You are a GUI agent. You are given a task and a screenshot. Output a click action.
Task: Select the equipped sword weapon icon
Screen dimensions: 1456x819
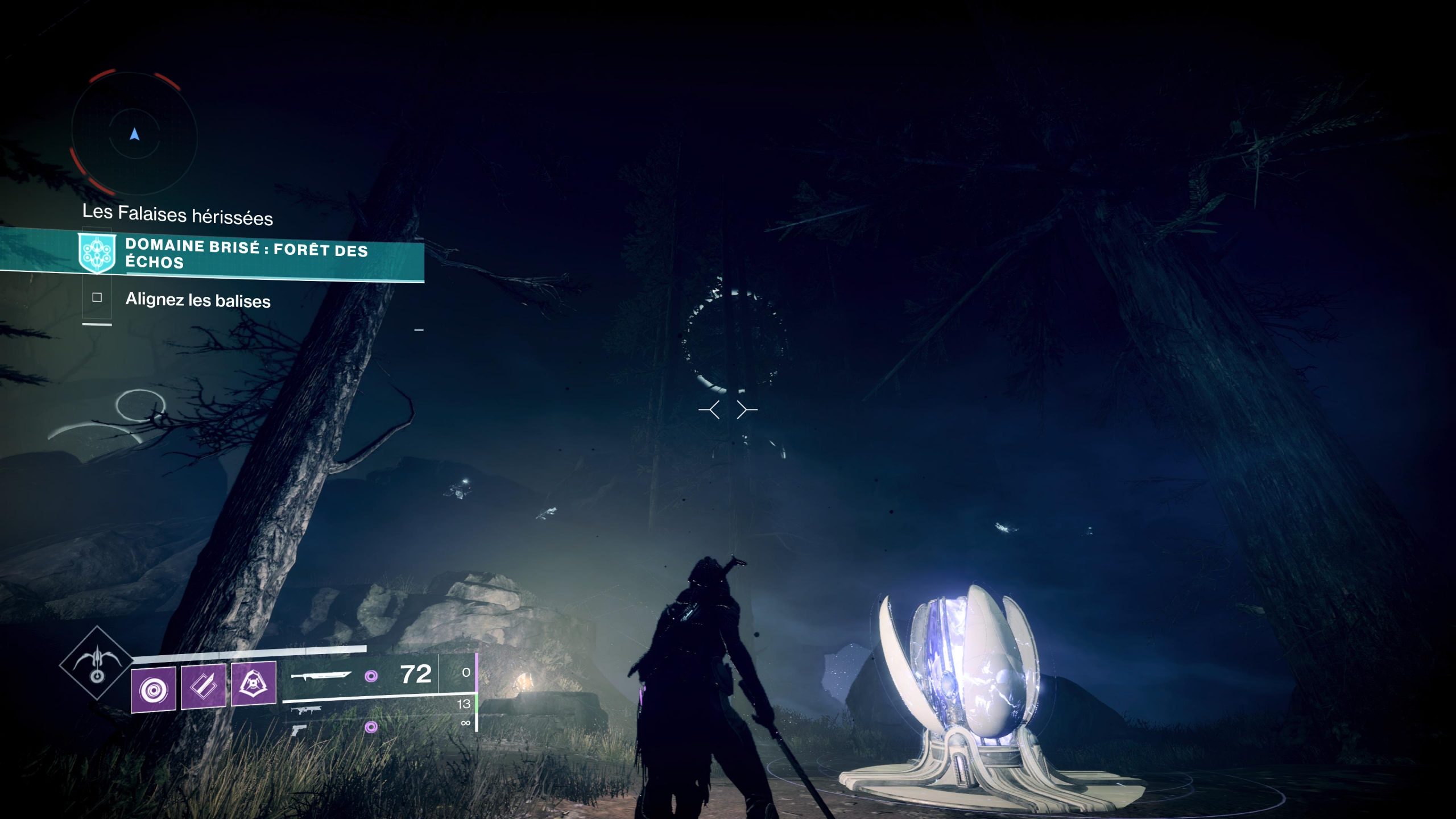click(x=320, y=675)
